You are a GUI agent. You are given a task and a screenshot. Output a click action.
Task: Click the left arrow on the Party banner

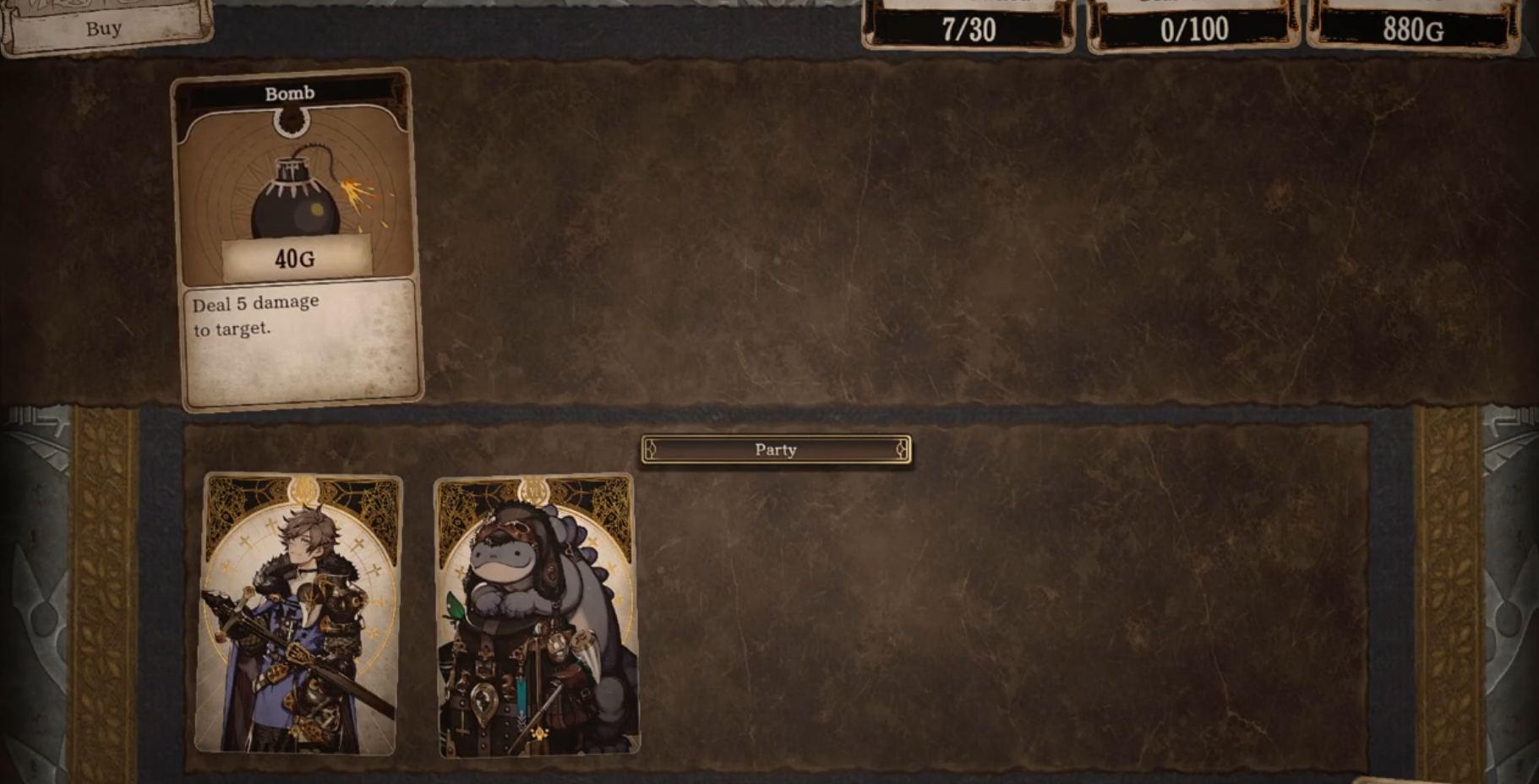(652, 449)
